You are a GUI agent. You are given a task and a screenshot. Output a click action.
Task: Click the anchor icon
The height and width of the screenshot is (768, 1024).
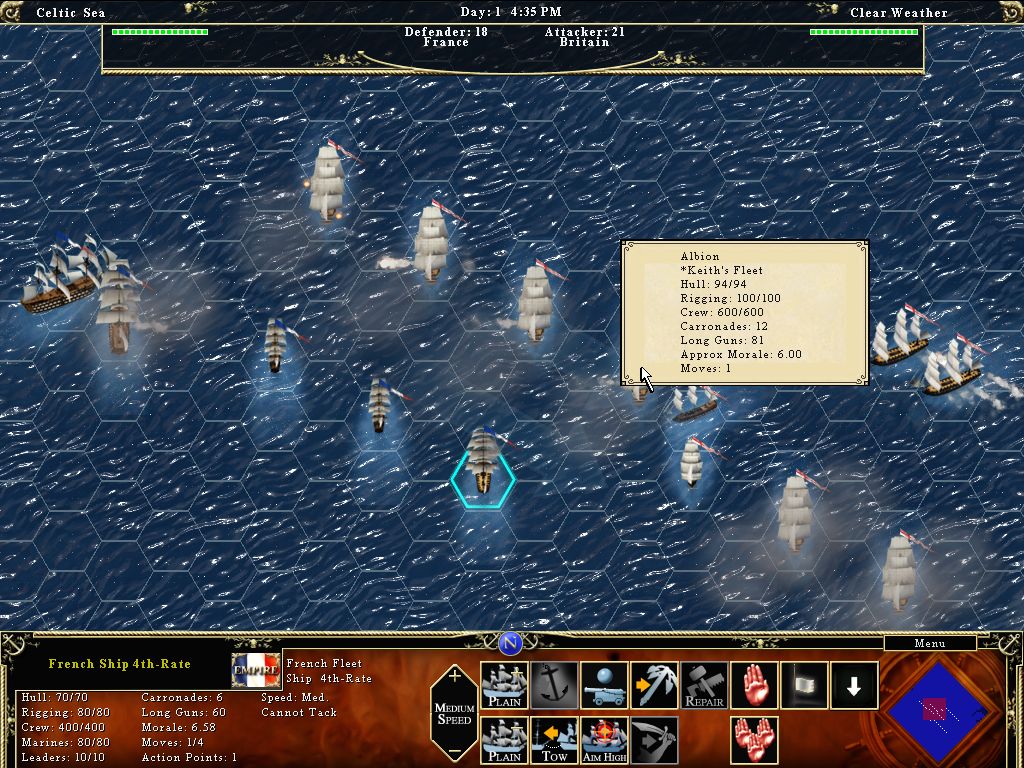[555, 686]
